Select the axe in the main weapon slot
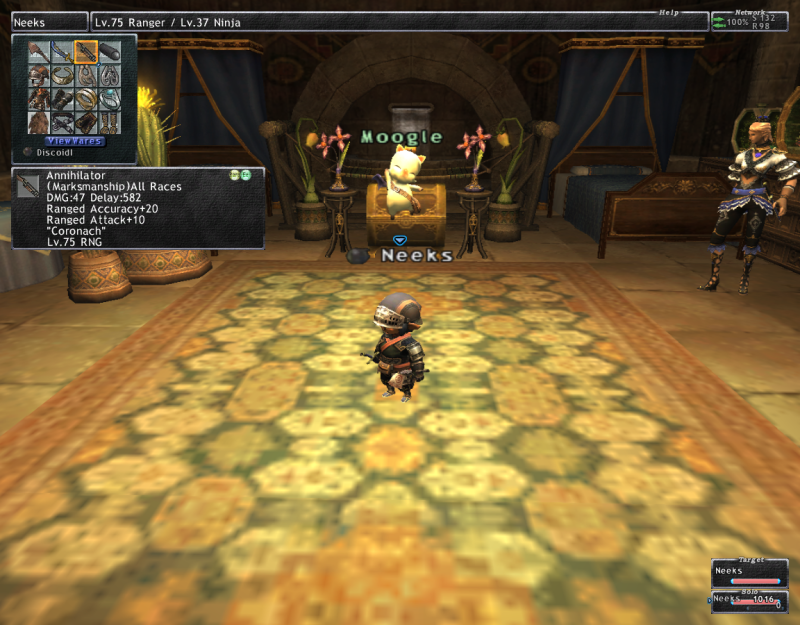Screen dimensions: 800x625 (39, 52)
